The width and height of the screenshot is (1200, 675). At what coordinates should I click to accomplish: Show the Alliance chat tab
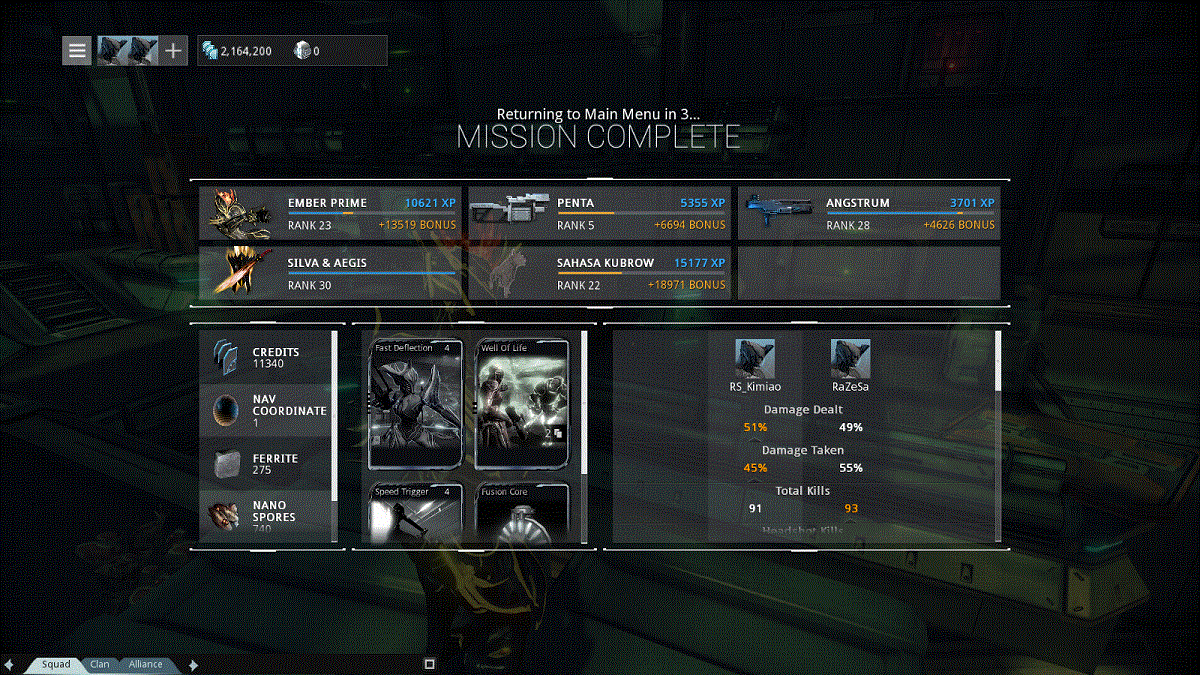pos(145,664)
